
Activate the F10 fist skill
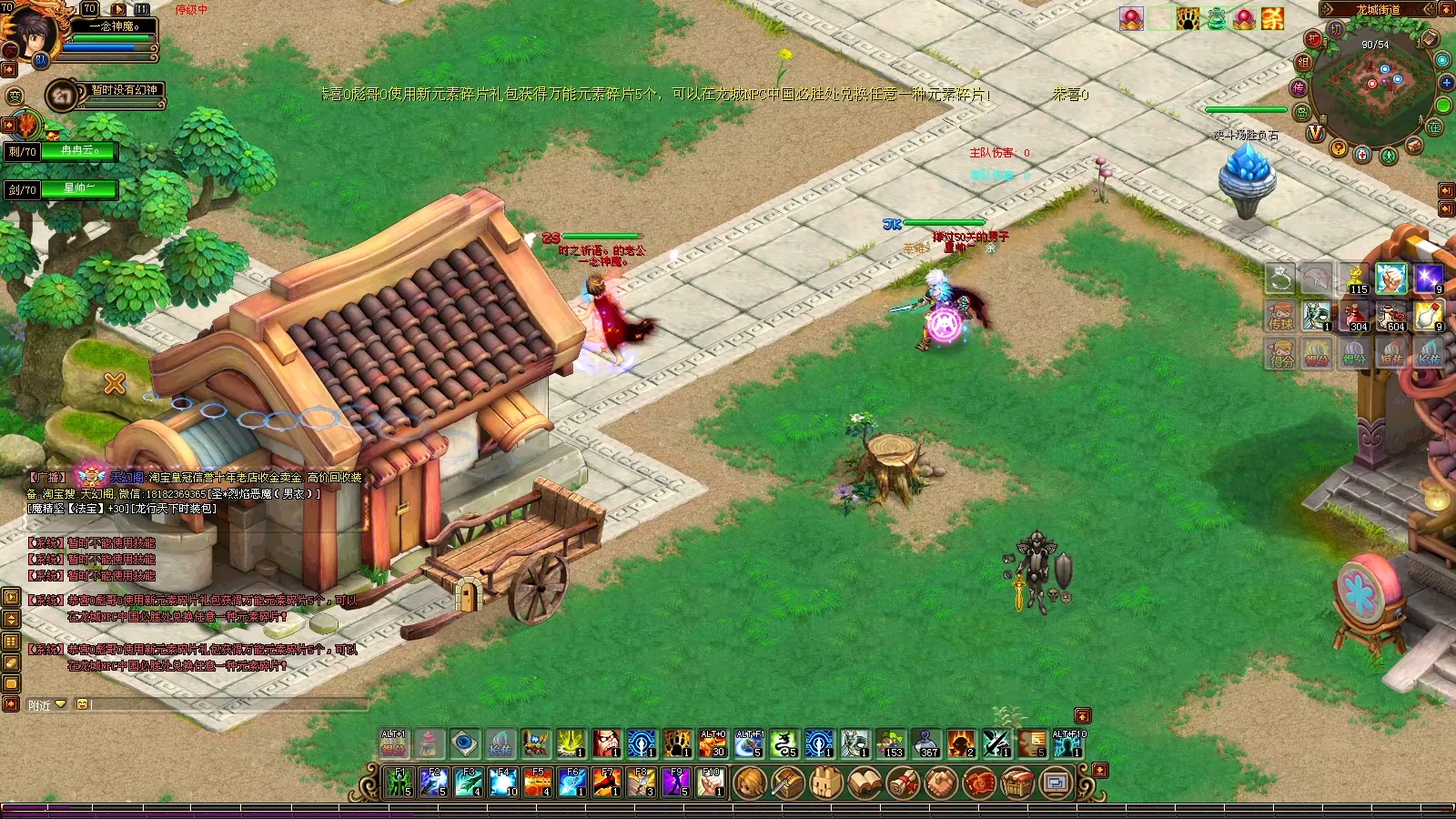(x=710, y=783)
